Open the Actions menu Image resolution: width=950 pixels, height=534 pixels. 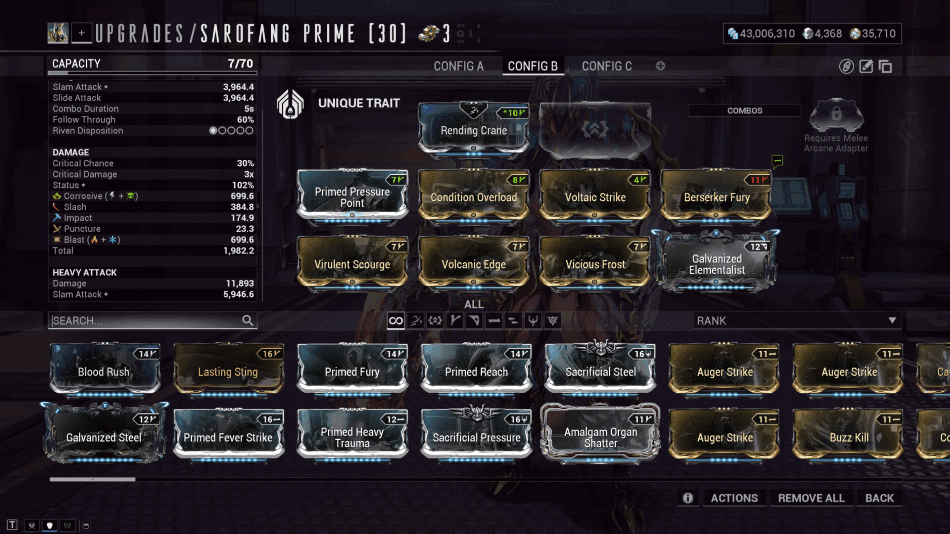point(734,498)
